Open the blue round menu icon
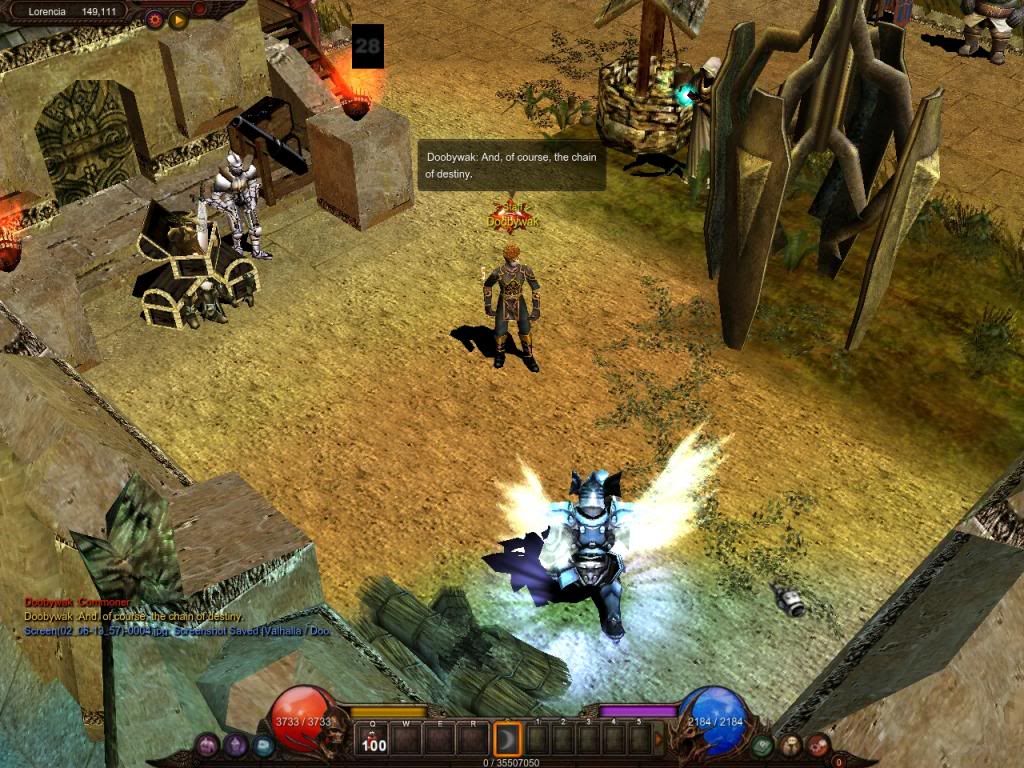The width and height of the screenshot is (1024, 768). pyautogui.click(x=263, y=745)
